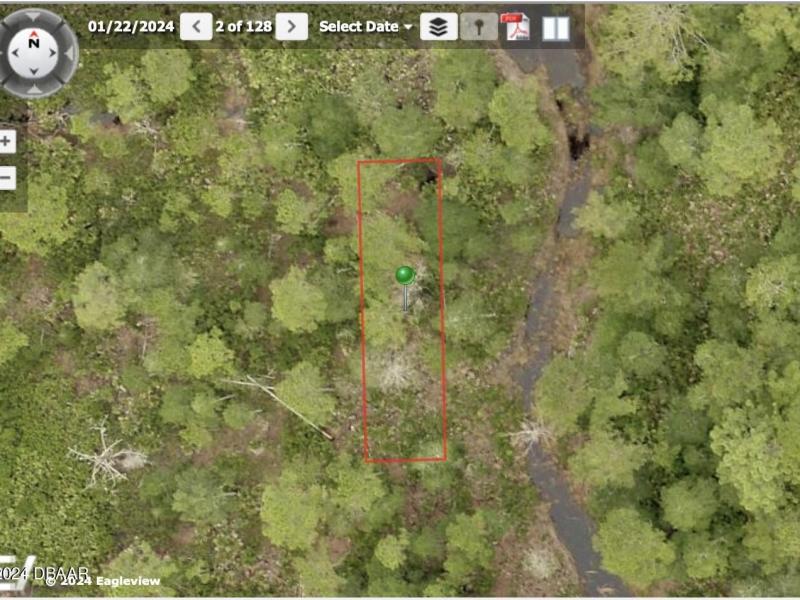Select the green location pin marker
The height and width of the screenshot is (600, 800).
point(405,275)
